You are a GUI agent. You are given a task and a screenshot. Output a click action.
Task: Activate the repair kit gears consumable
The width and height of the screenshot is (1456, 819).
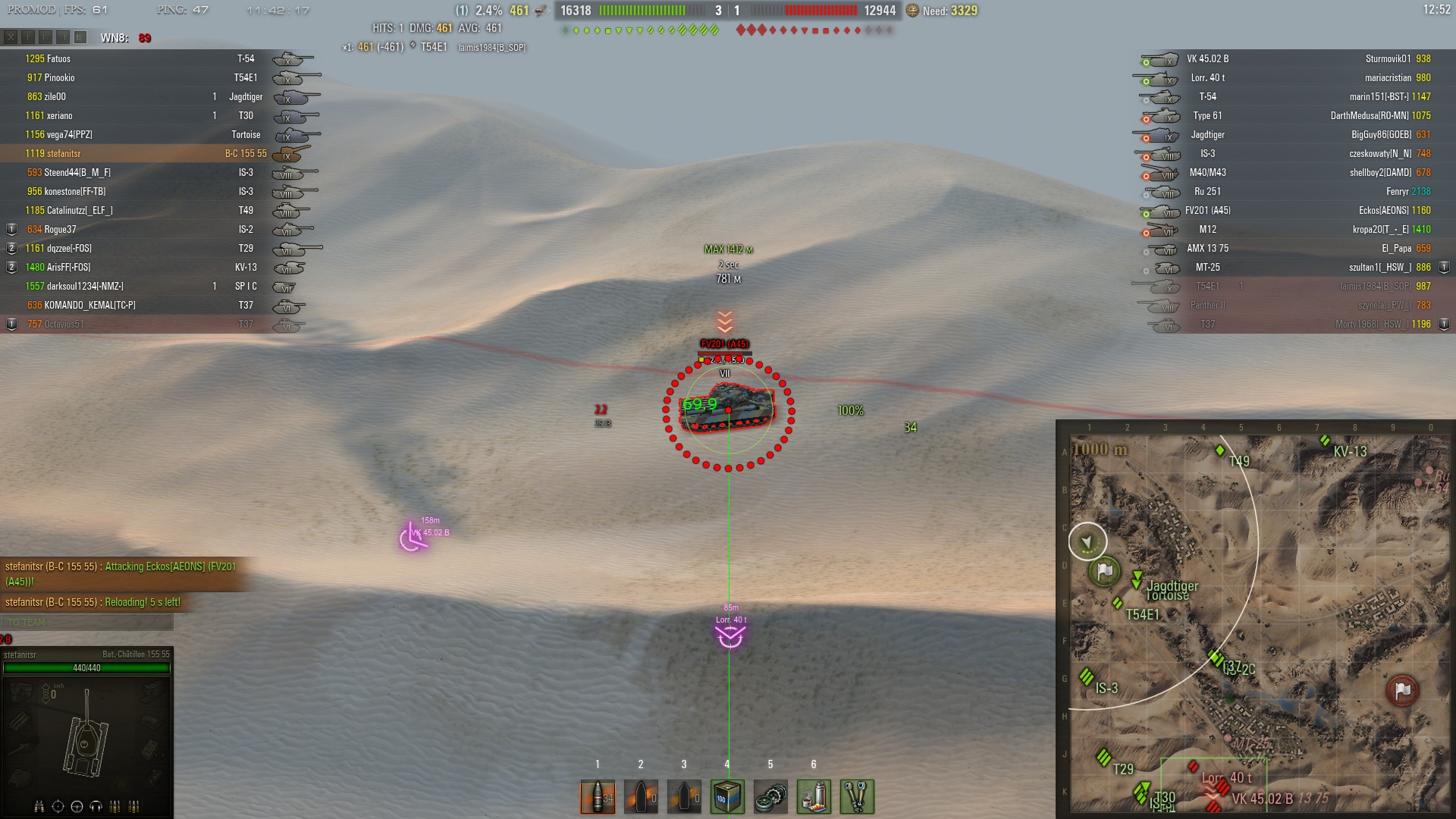(770, 796)
